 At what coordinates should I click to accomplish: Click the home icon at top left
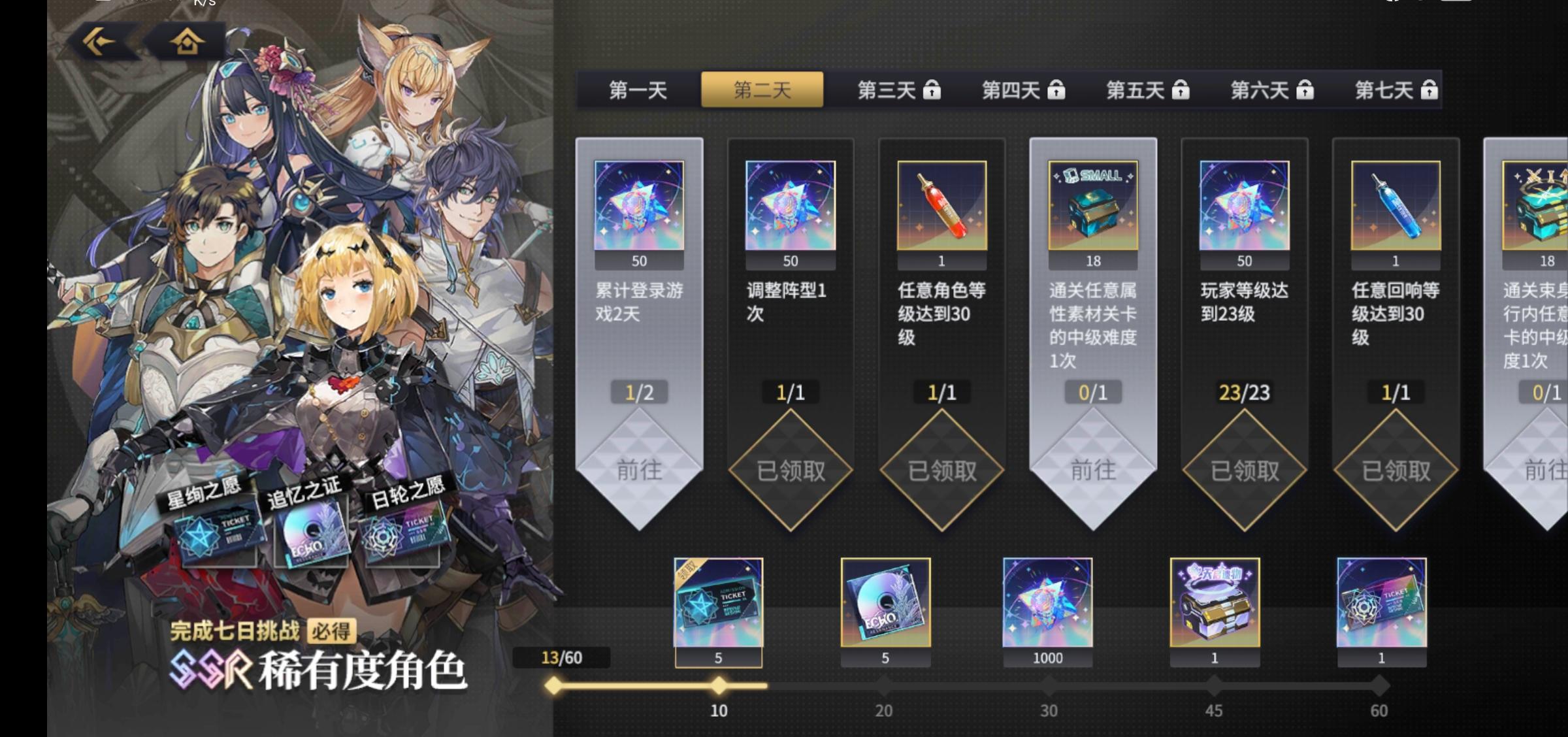185,41
